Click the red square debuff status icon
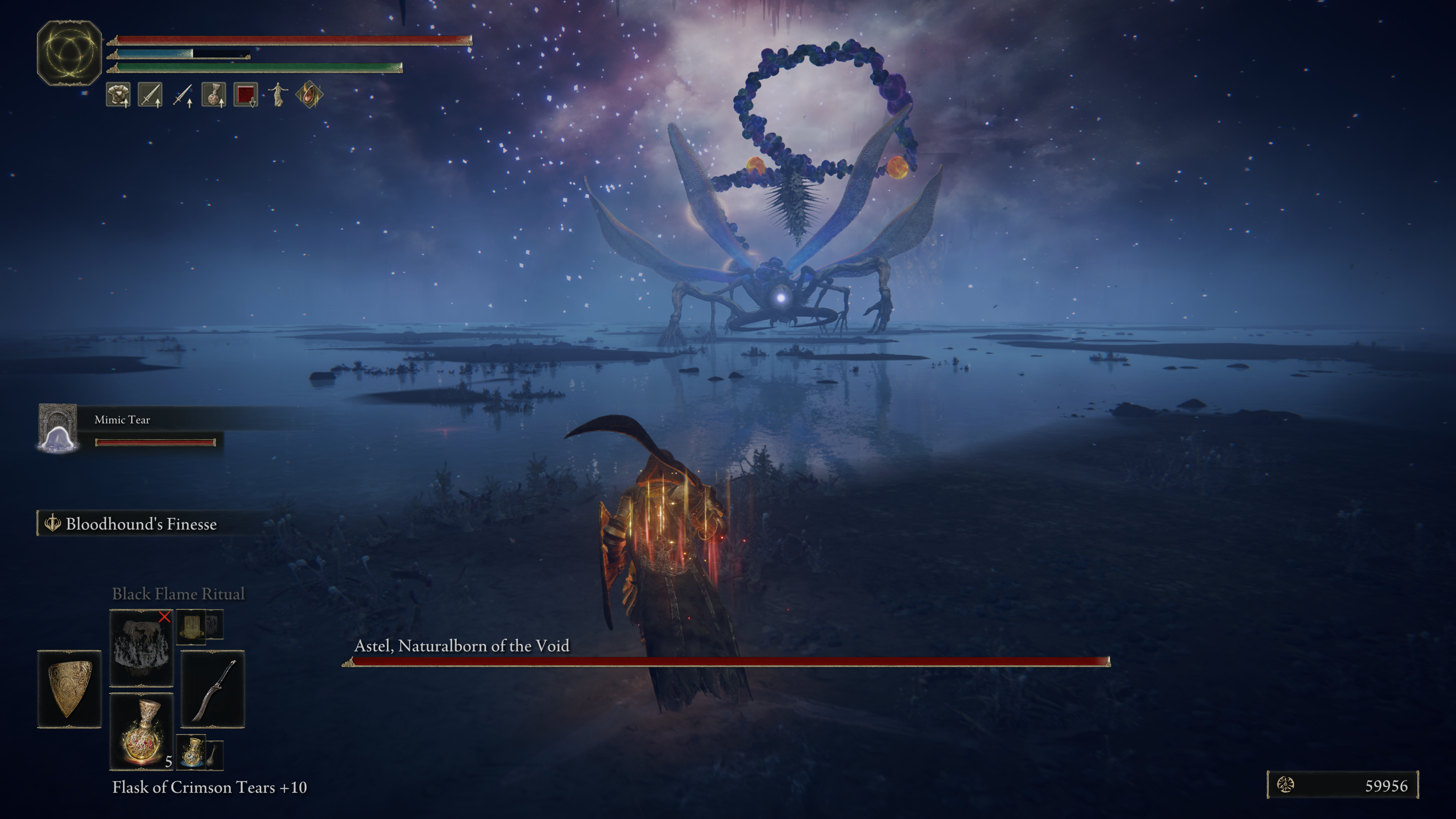Viewport: 1456px width, 819px height. pyautogui.click(x=245, y=94)
